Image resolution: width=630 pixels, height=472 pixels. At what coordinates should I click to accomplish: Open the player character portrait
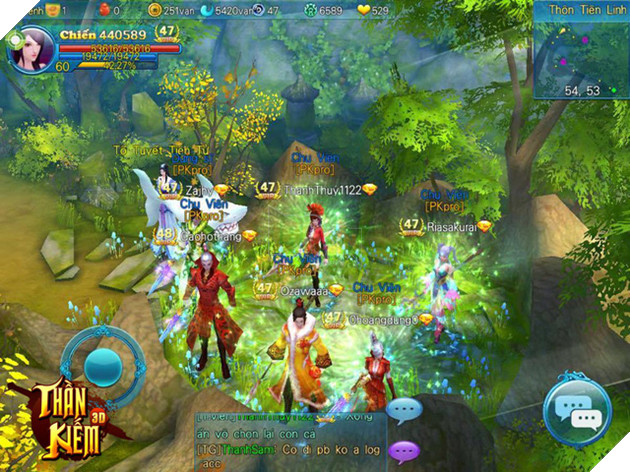(33, 47)
